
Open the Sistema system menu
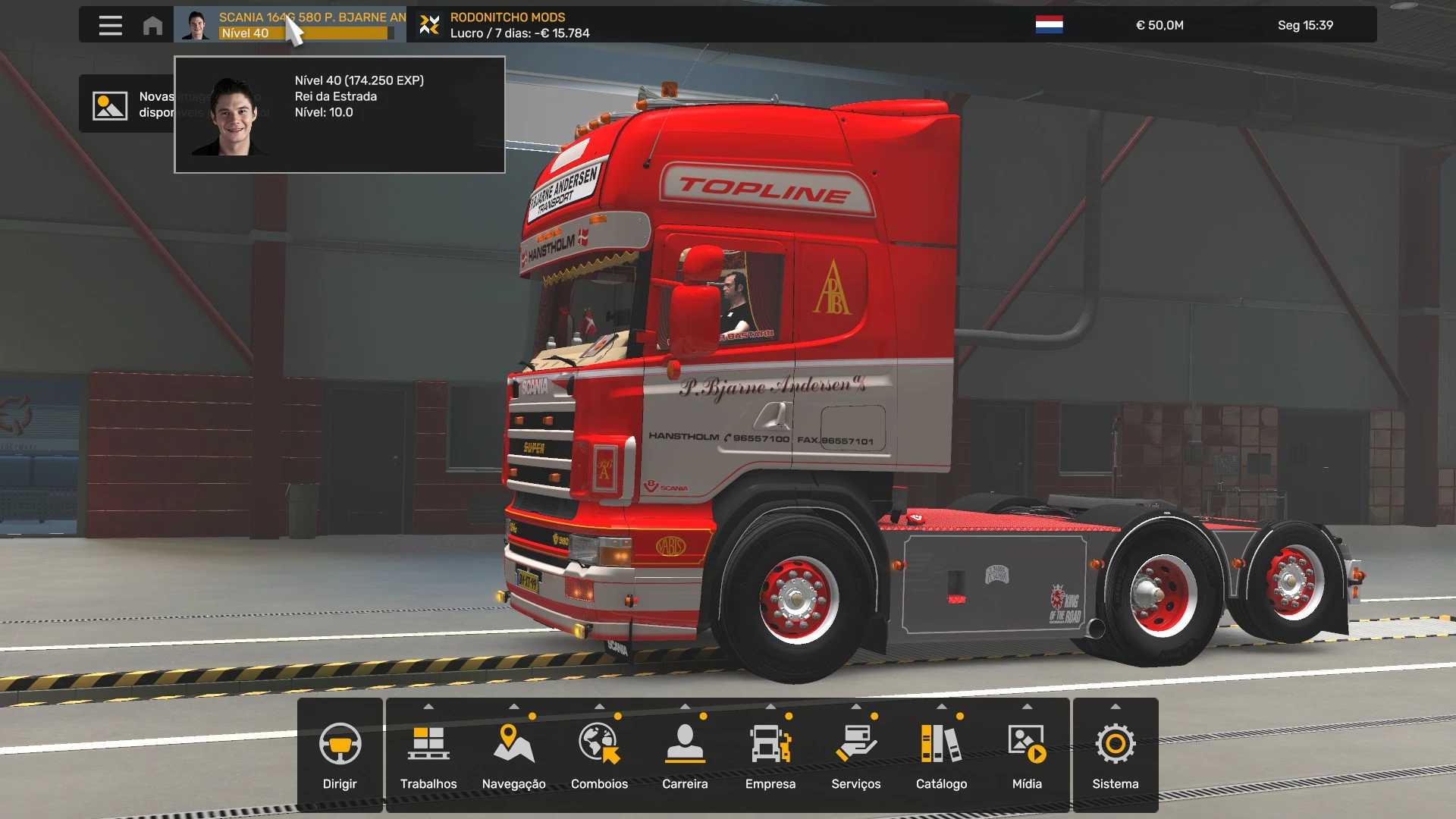click(x=1115, y=755)
